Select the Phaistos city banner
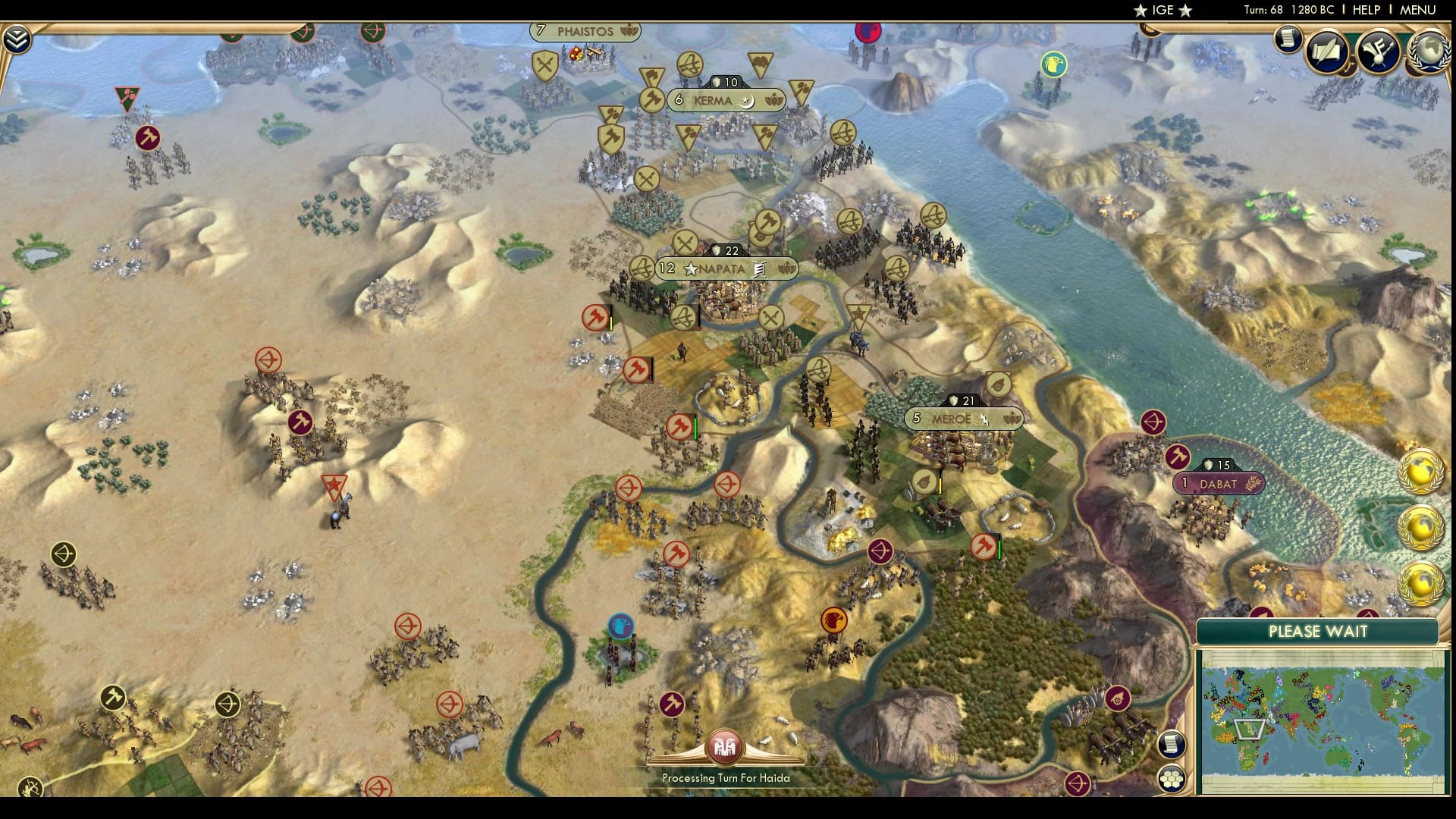 point(585,31)
